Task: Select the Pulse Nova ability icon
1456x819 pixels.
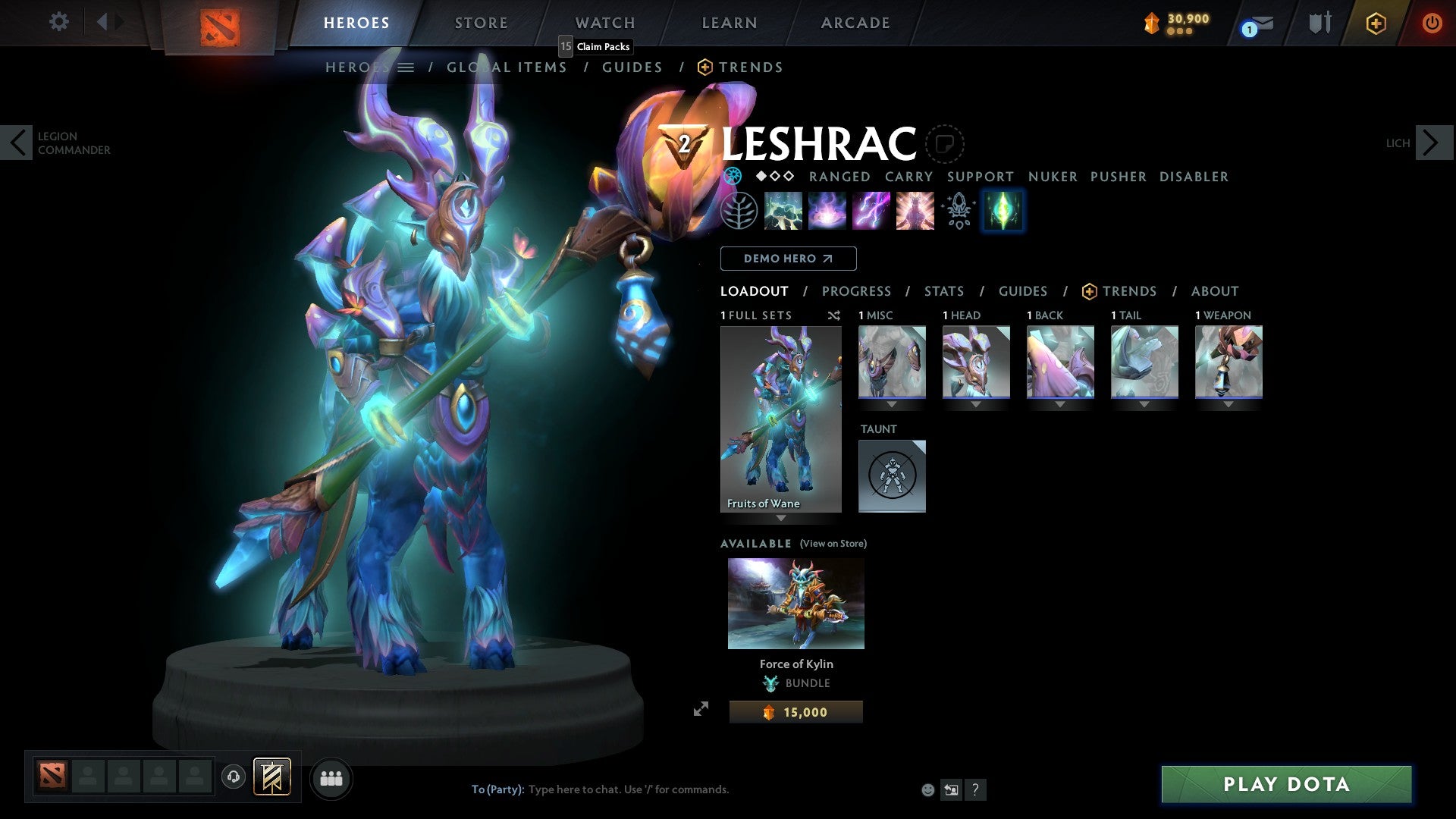Action: click(x=915, y=210)
